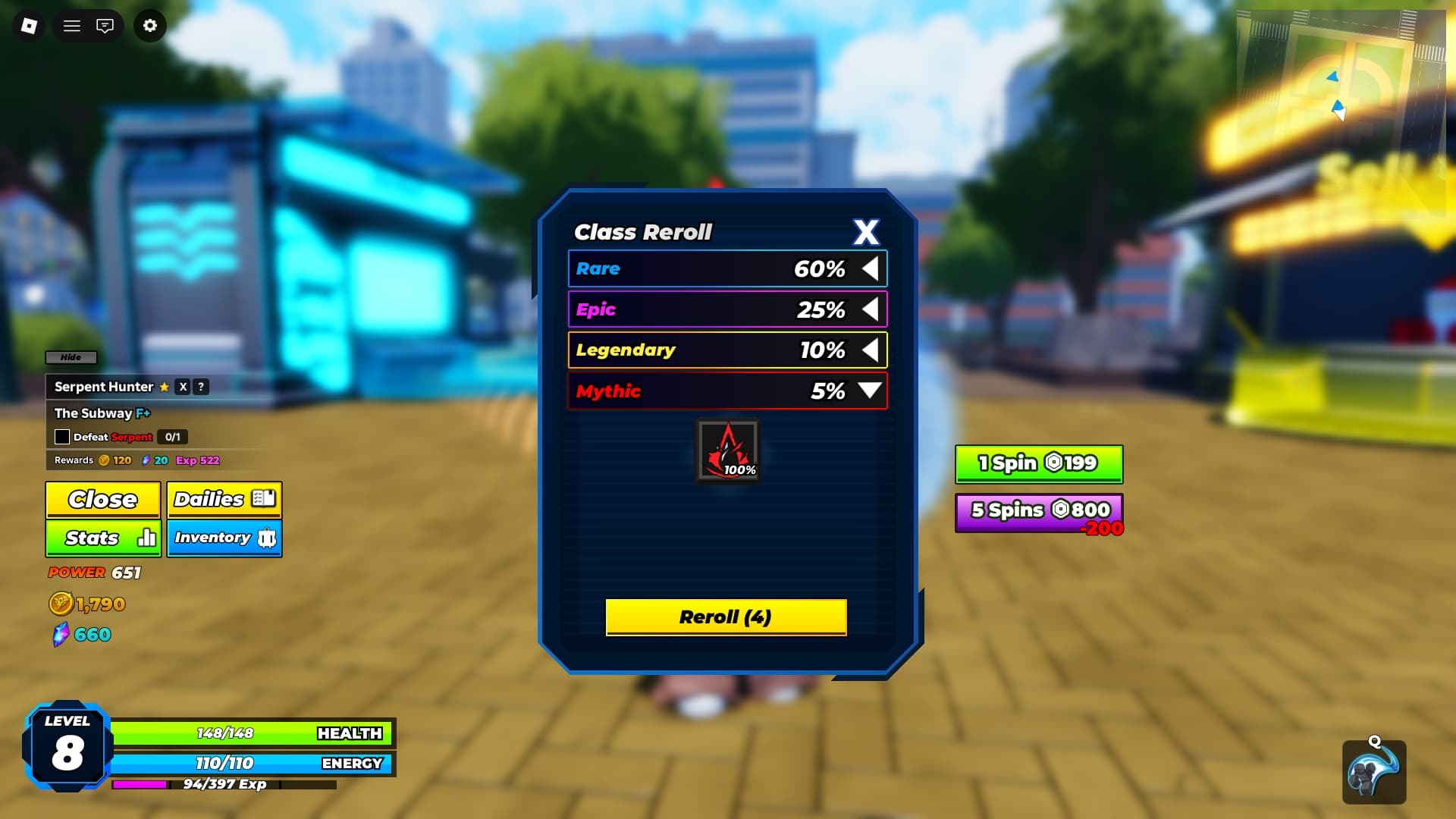Toggle the quest help question mark
The image size is (1456, 819).
200,387
